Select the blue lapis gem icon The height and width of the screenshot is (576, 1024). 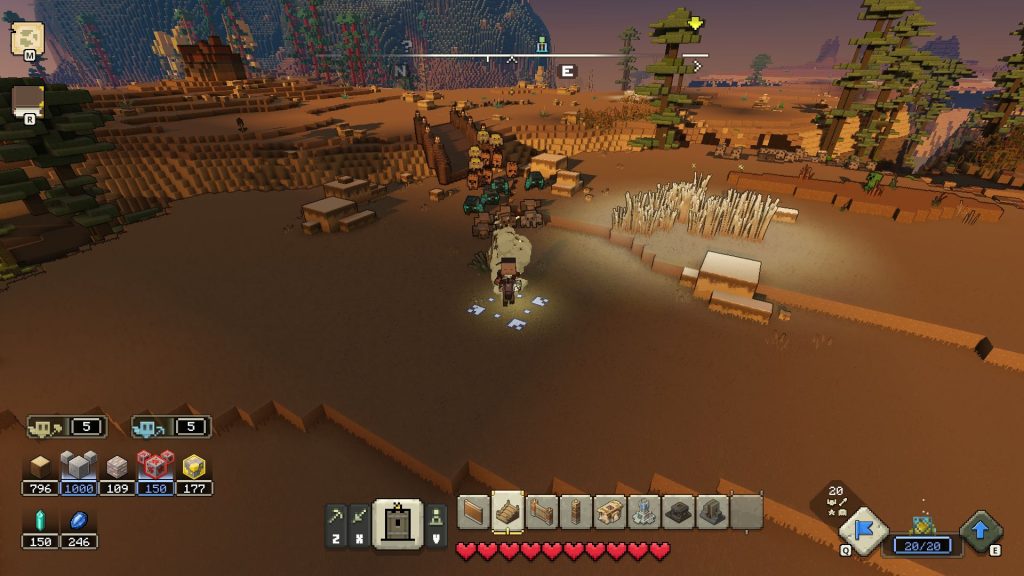[78, 521]
